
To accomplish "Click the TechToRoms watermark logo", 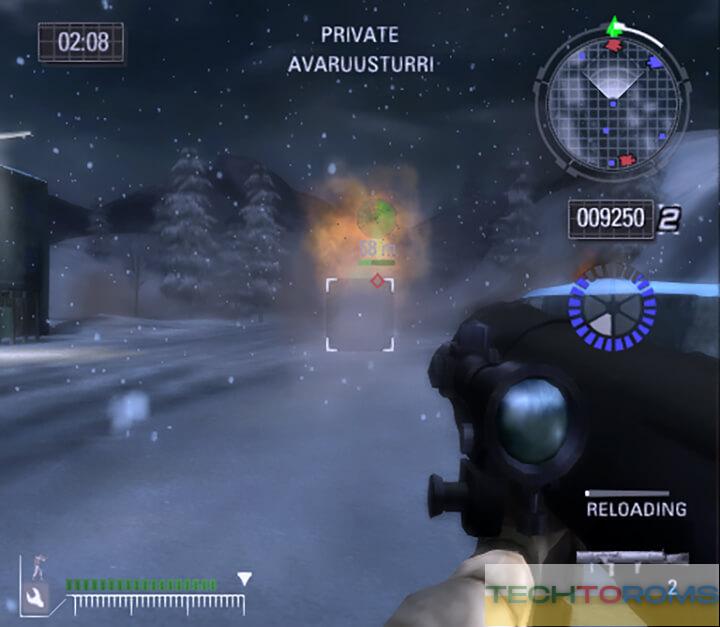I will (601, 595).
